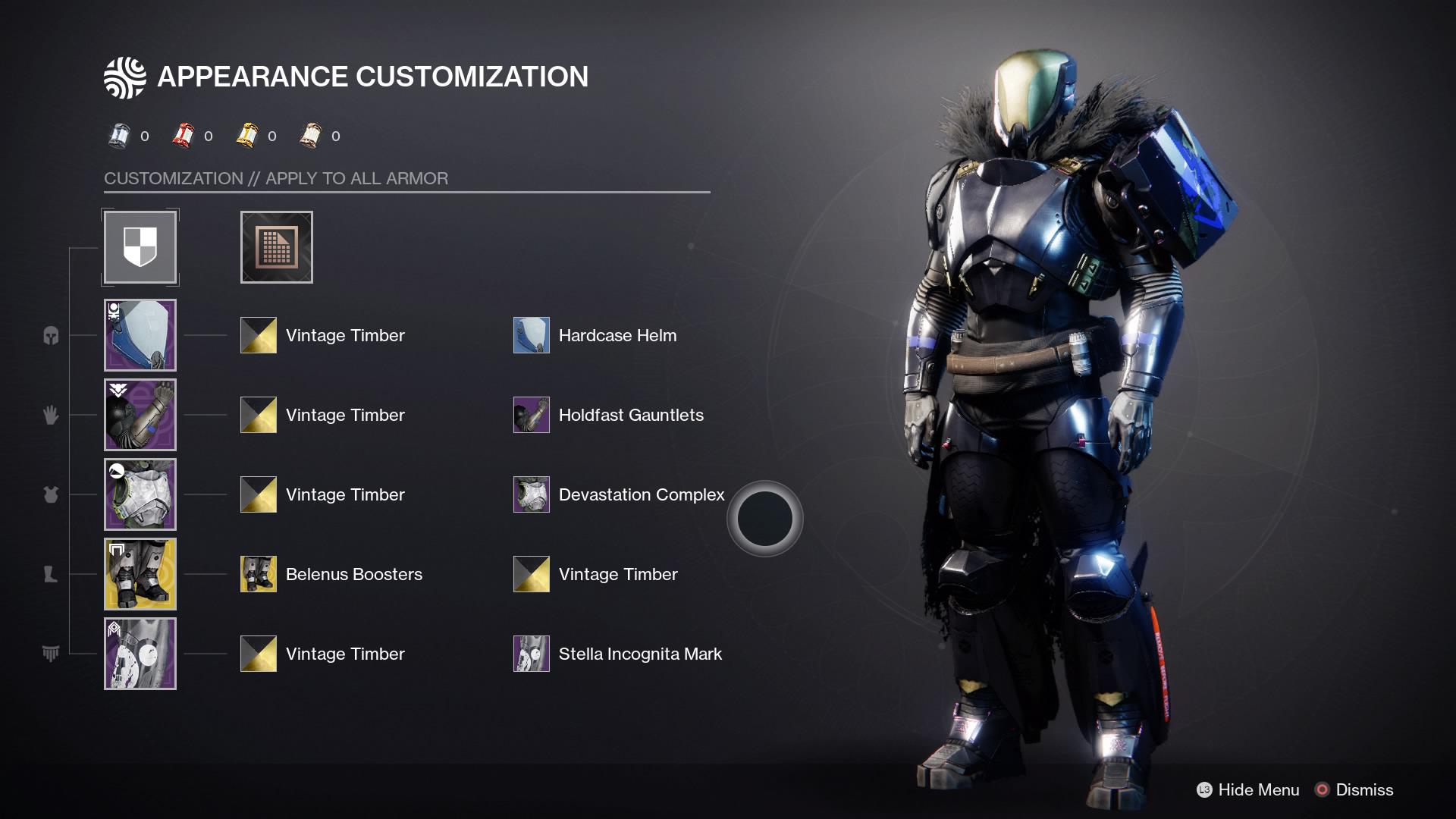Select the Vintage Timber shader swatch on the helmet row

pyautogui.click(x=258, y=334)
